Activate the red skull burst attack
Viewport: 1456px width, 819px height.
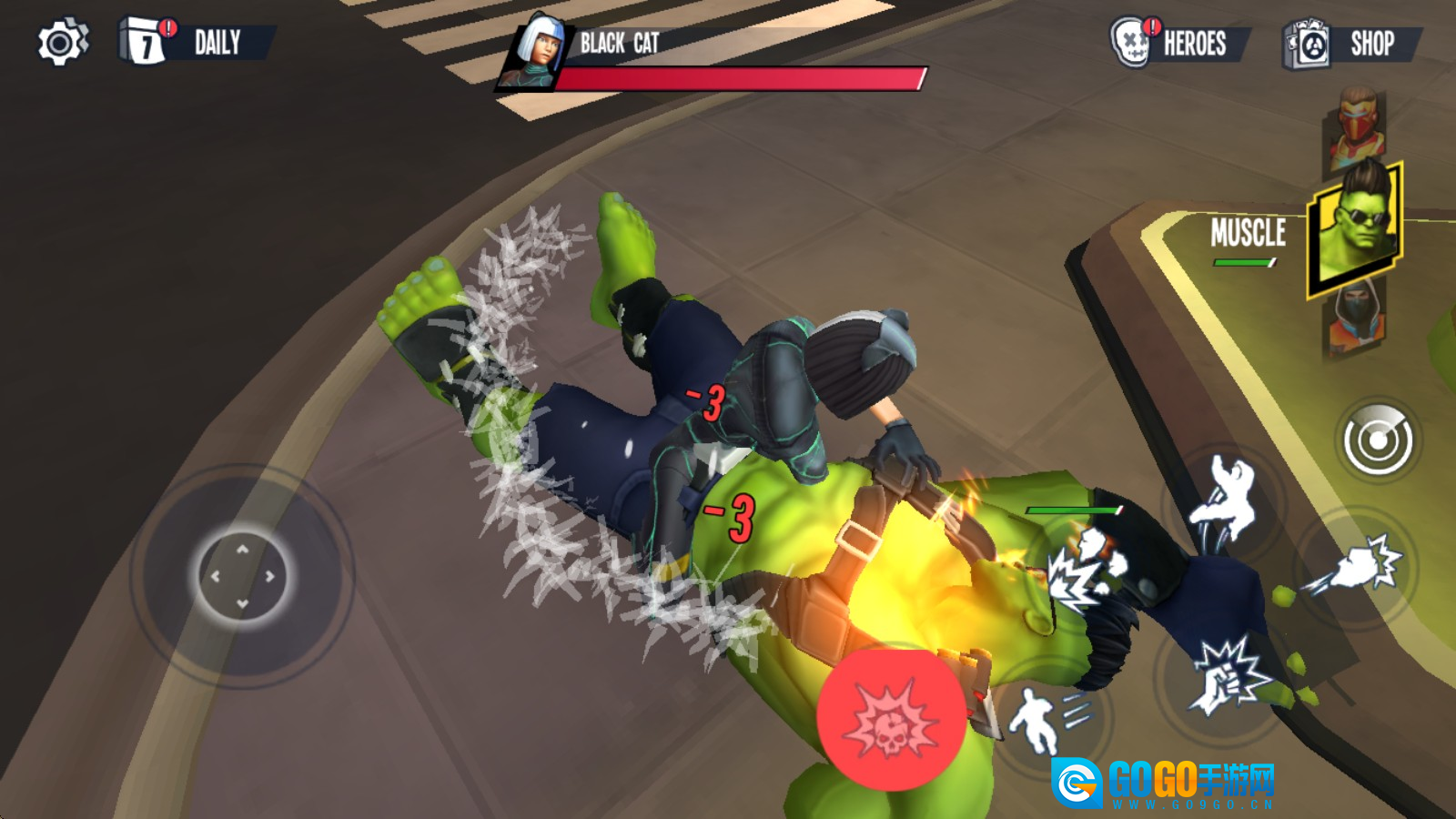click(x=891, y=718)
